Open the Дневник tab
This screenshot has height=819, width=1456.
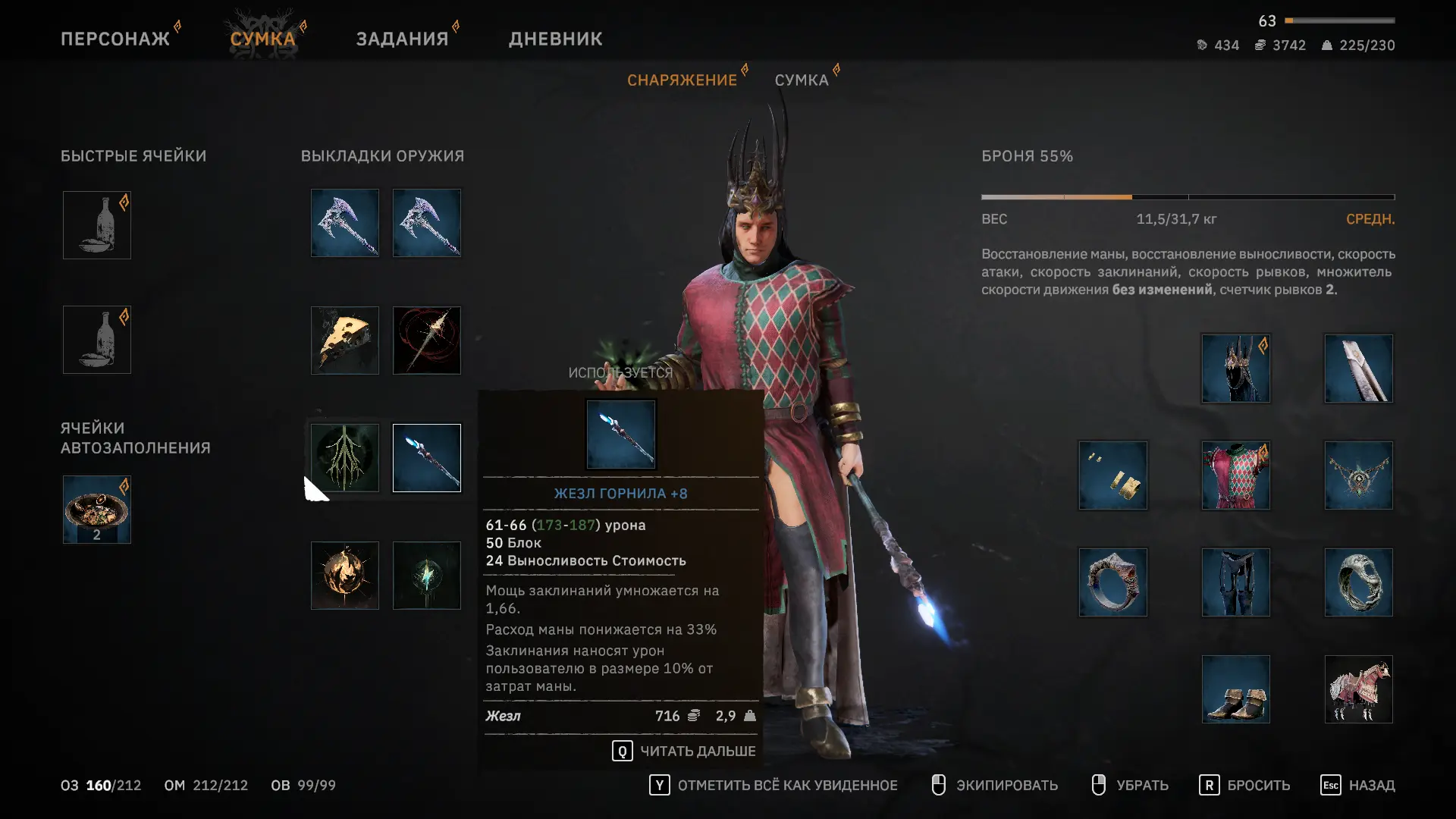point(555,39)
